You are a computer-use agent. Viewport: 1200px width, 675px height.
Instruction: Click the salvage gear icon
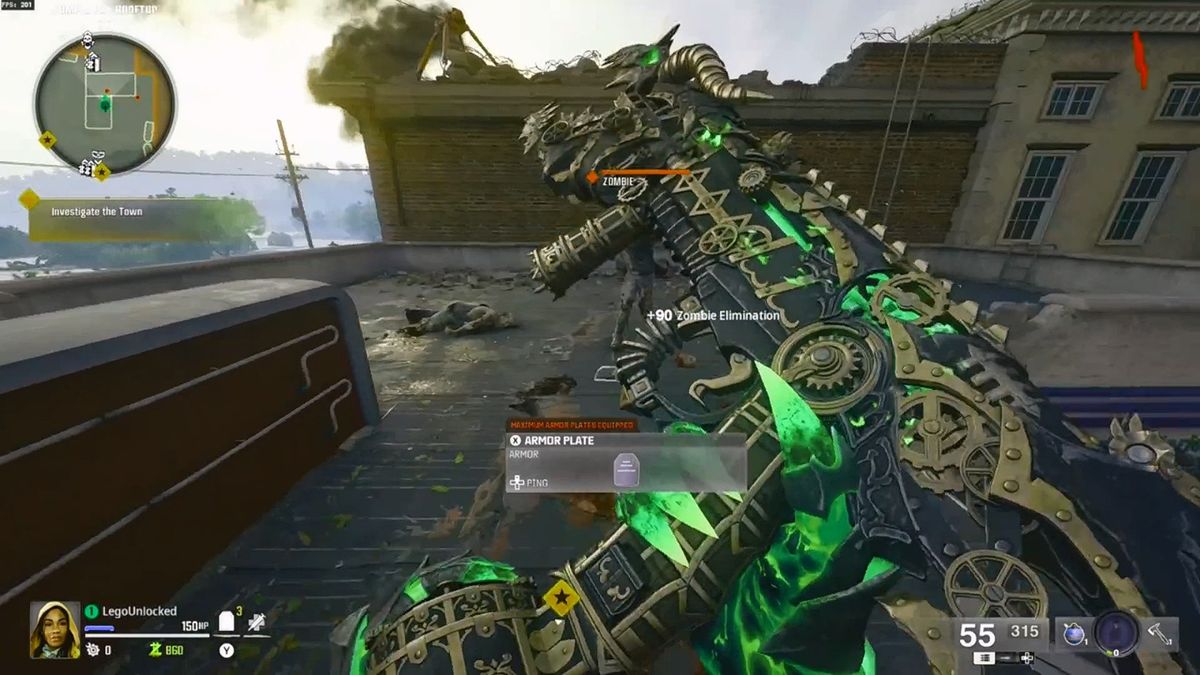click(93, 650)
